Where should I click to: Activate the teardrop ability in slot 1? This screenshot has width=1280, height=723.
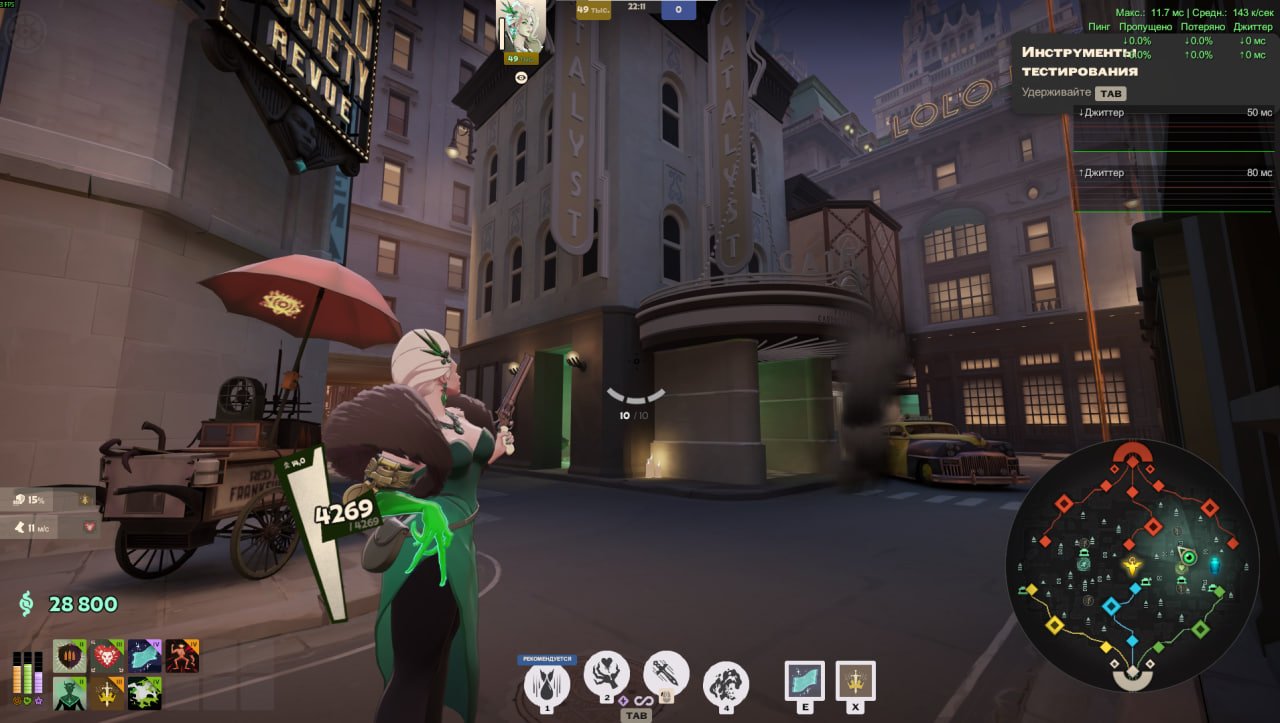547,685
